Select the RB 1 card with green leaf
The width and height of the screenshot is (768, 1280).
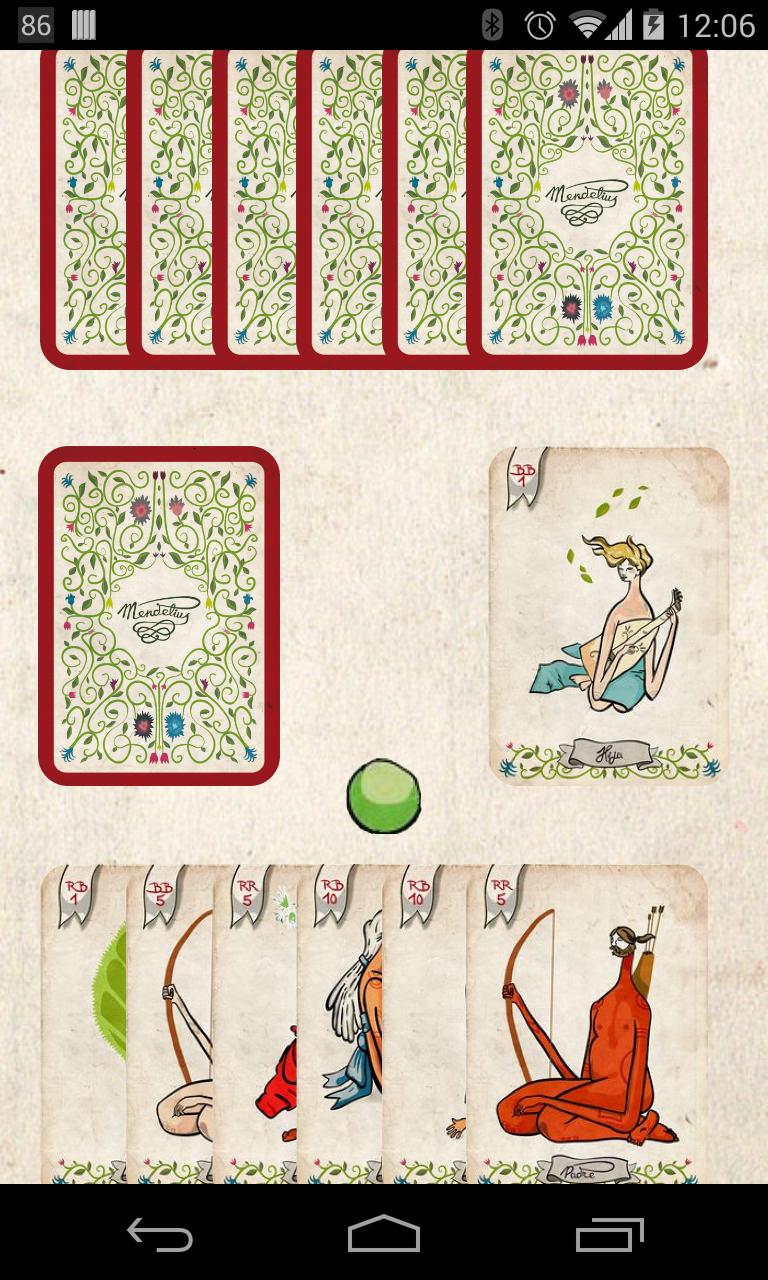pyautogui.click(x=84, y=1020)
